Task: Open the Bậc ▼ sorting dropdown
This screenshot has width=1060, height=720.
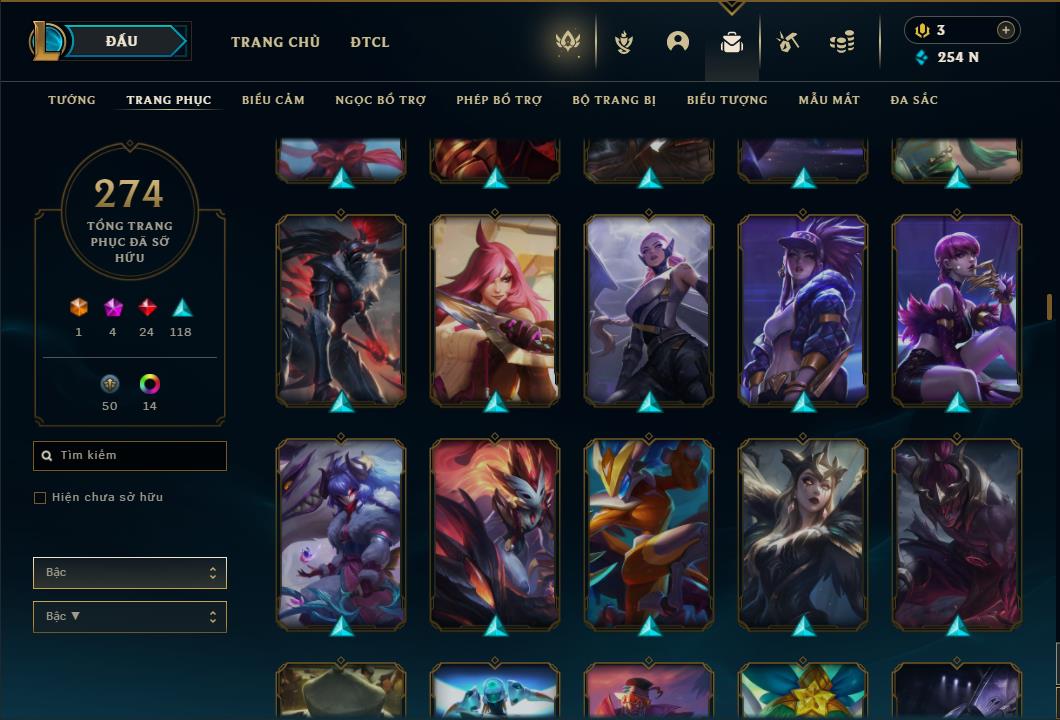Action: pos(130,617)
